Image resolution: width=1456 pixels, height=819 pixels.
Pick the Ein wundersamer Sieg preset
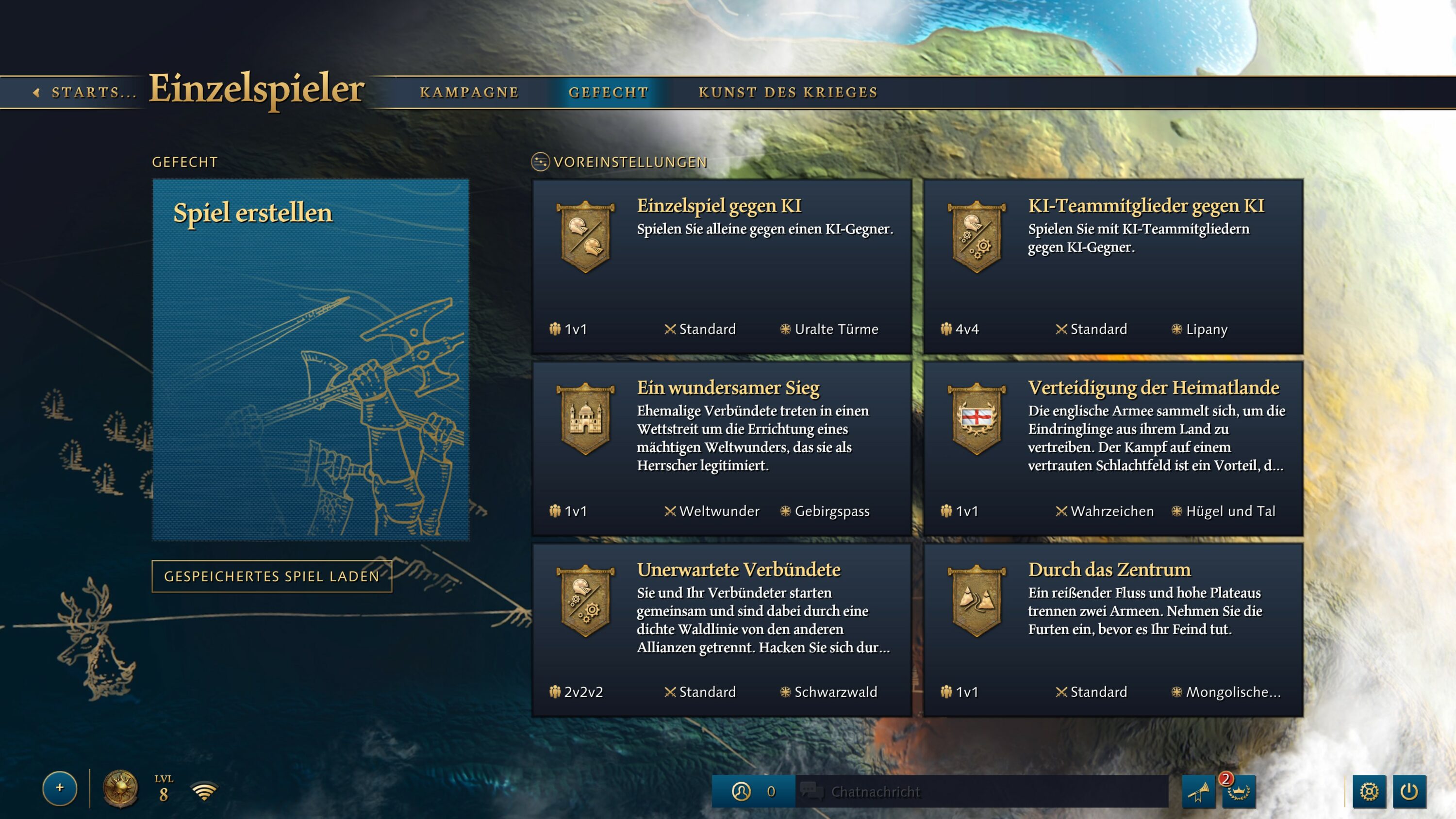[722, 448]
